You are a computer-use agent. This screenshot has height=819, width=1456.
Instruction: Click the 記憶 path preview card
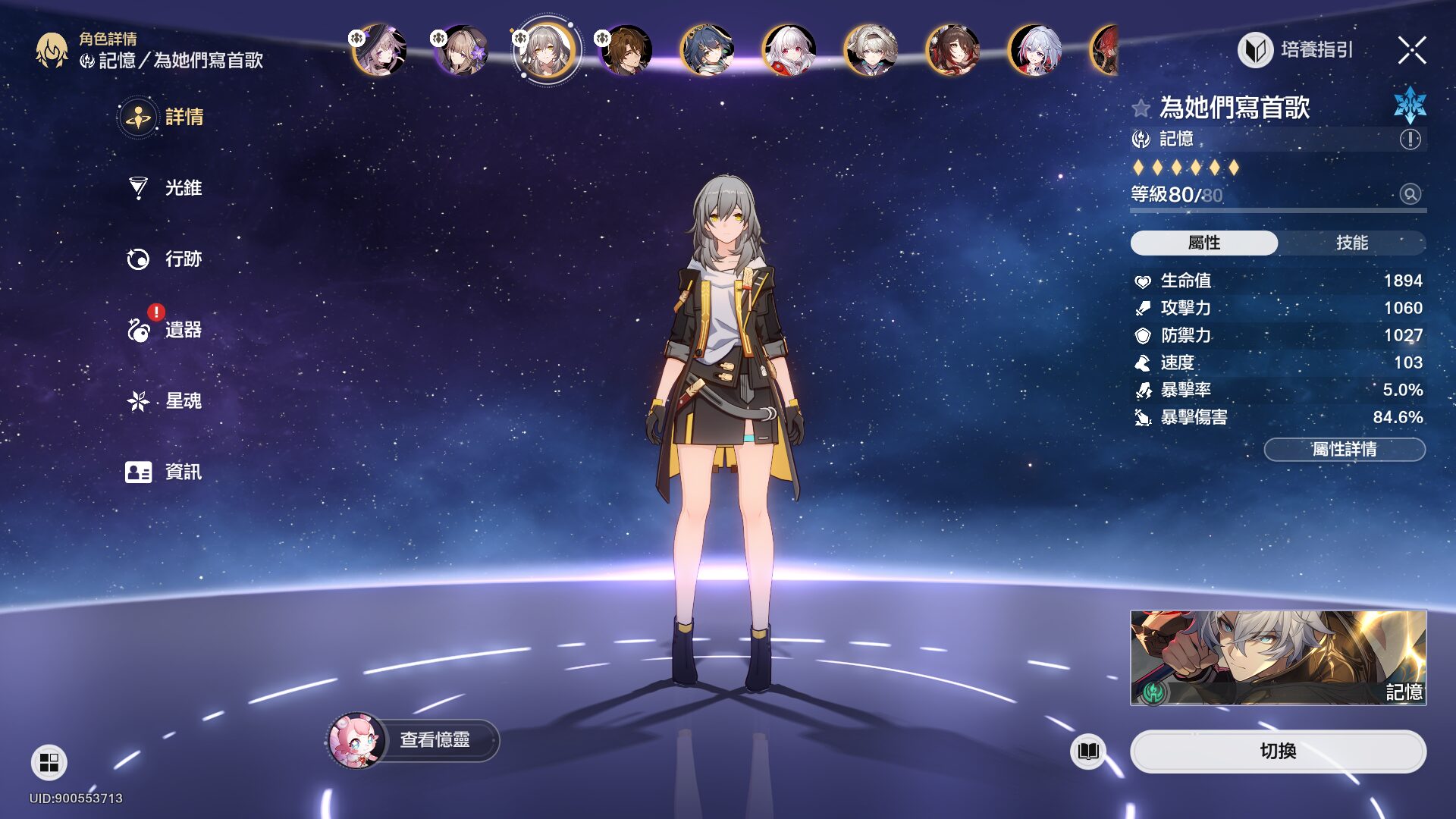coord(1278,657)
